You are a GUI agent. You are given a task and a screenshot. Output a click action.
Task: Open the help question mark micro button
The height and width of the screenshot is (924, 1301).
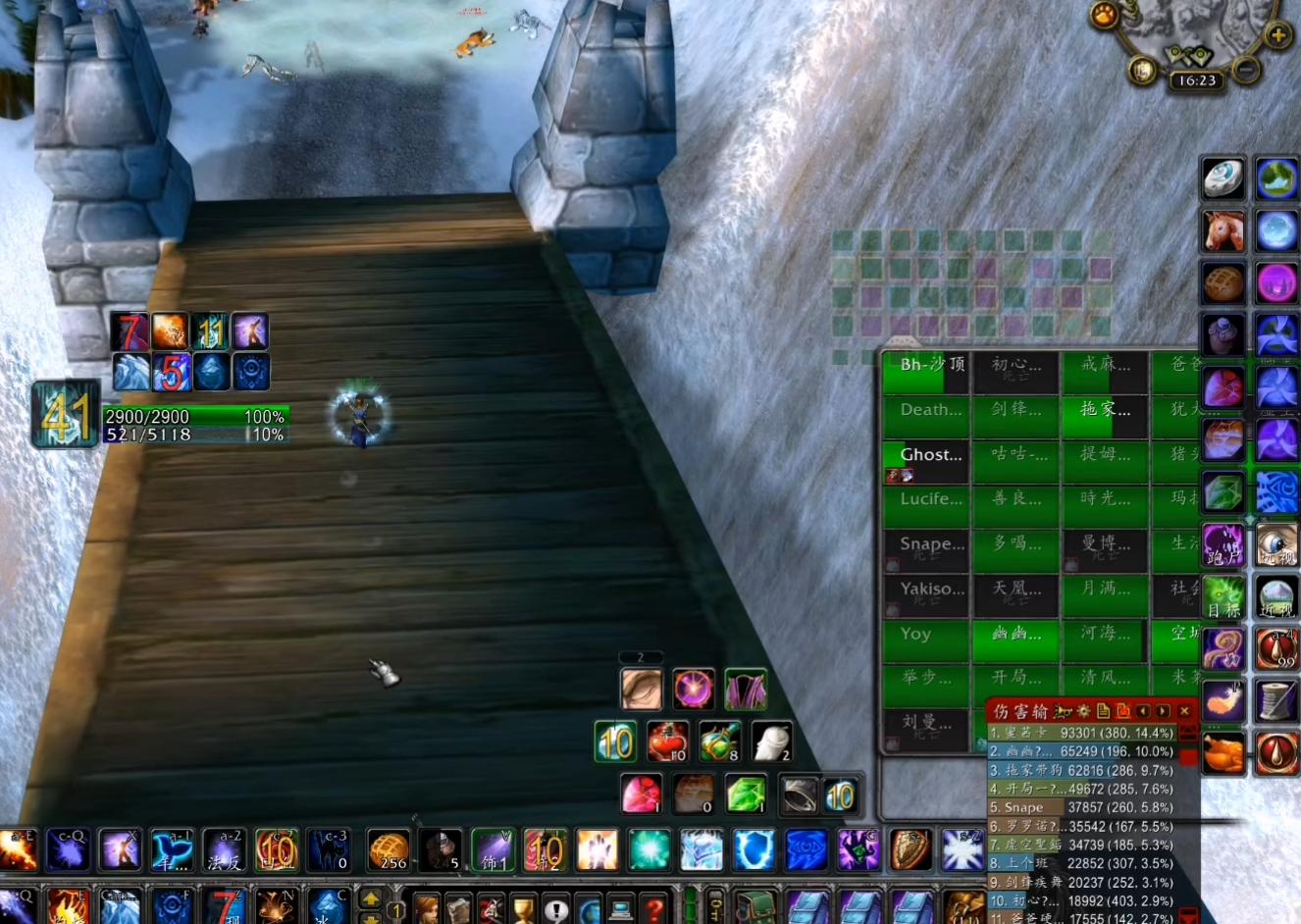pyautogui.click(x=654, y=908)
